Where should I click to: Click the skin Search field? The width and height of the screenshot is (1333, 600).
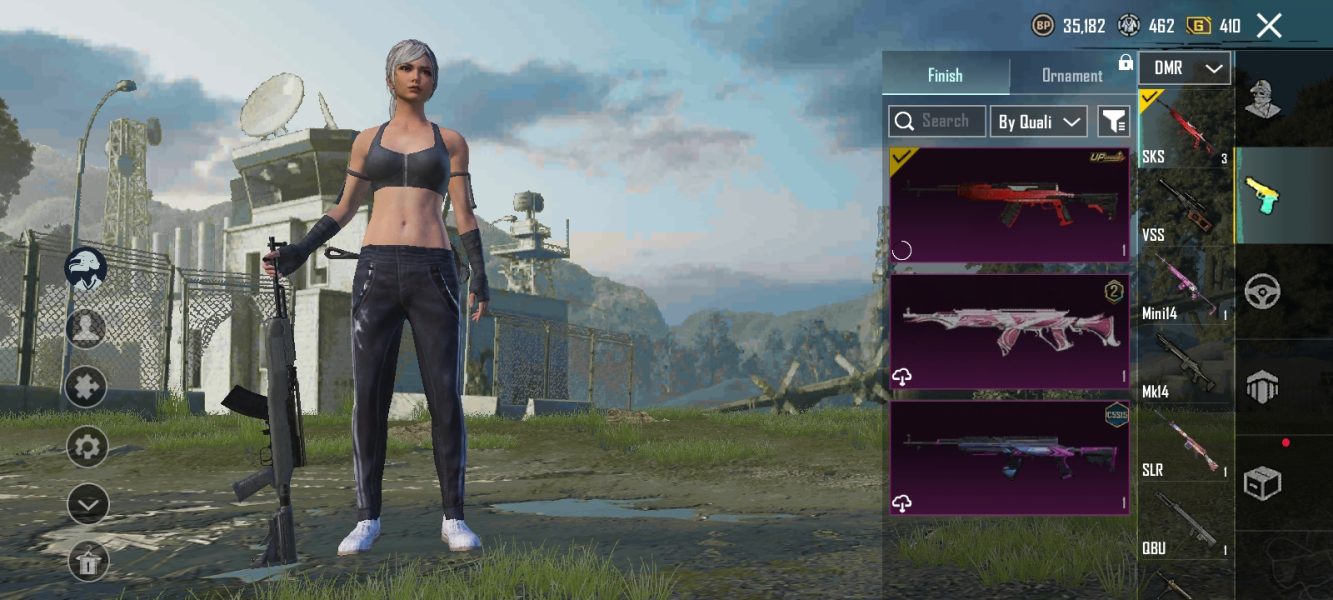(937, 122)
